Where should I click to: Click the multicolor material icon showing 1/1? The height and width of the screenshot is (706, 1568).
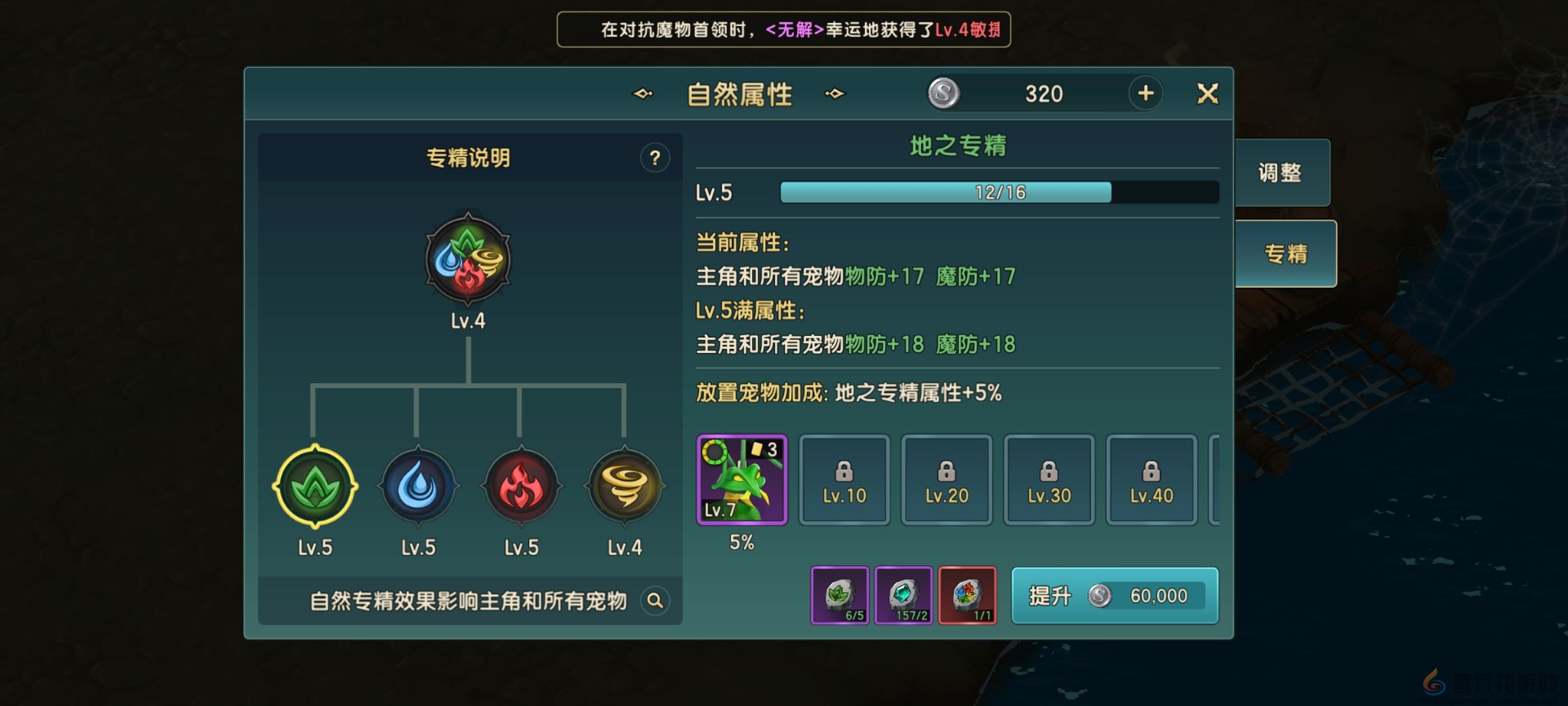(x=969, y=596)
